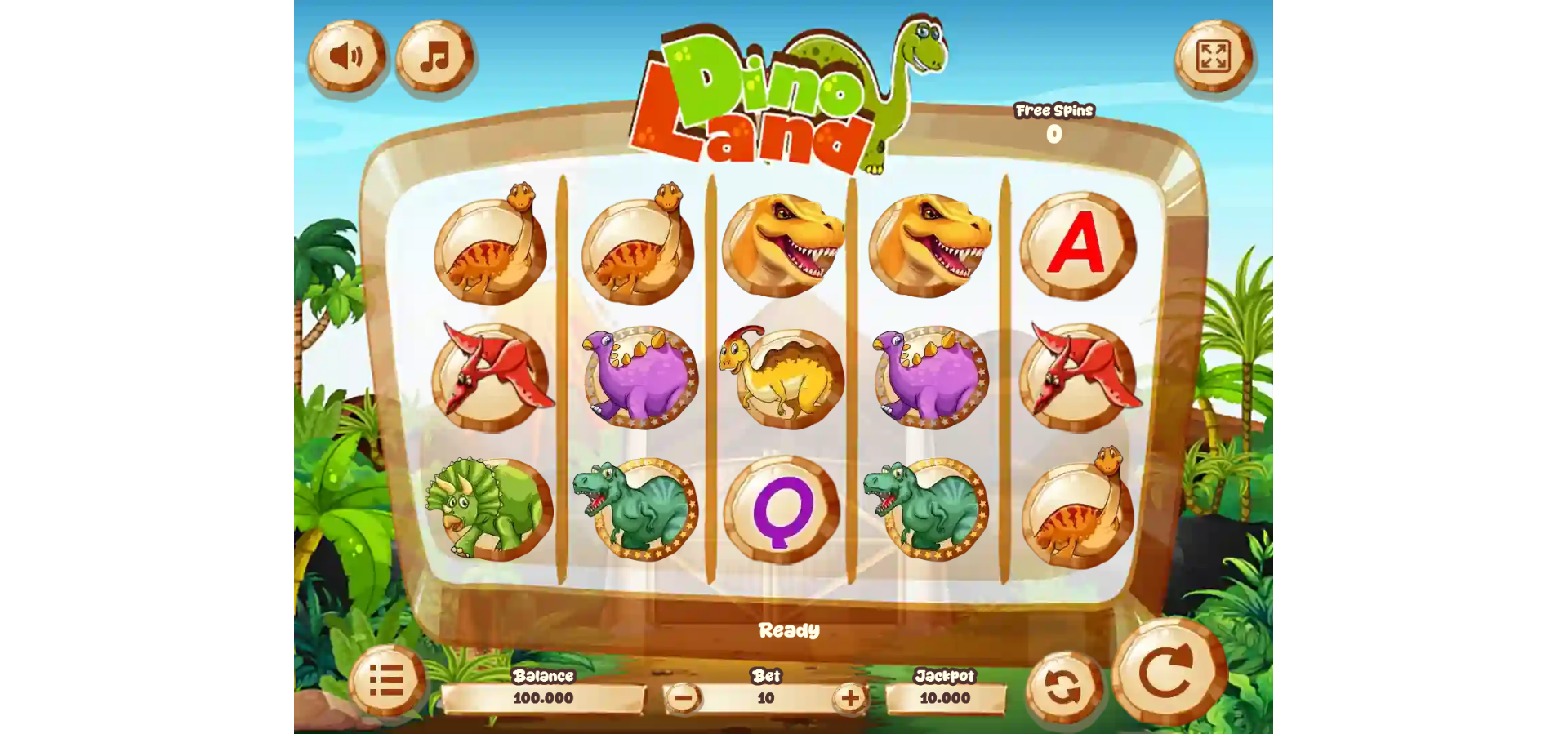The height and width of the screenshot is (734, 1568).
Task: Click the Jackpot display showing 10.000
Action: [x=946, y=699]
